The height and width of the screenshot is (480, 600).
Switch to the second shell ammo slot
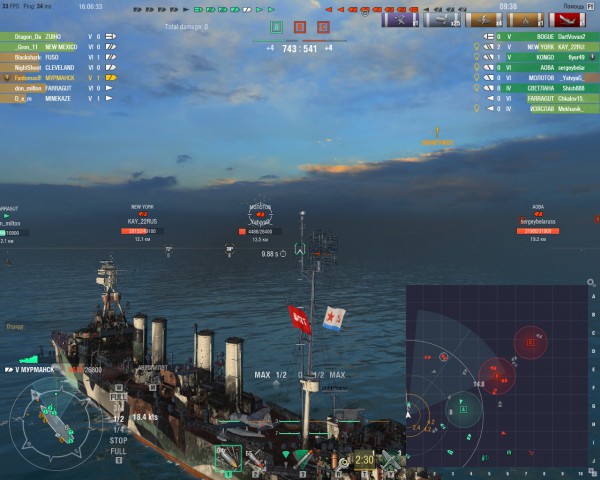pos(256,458)
